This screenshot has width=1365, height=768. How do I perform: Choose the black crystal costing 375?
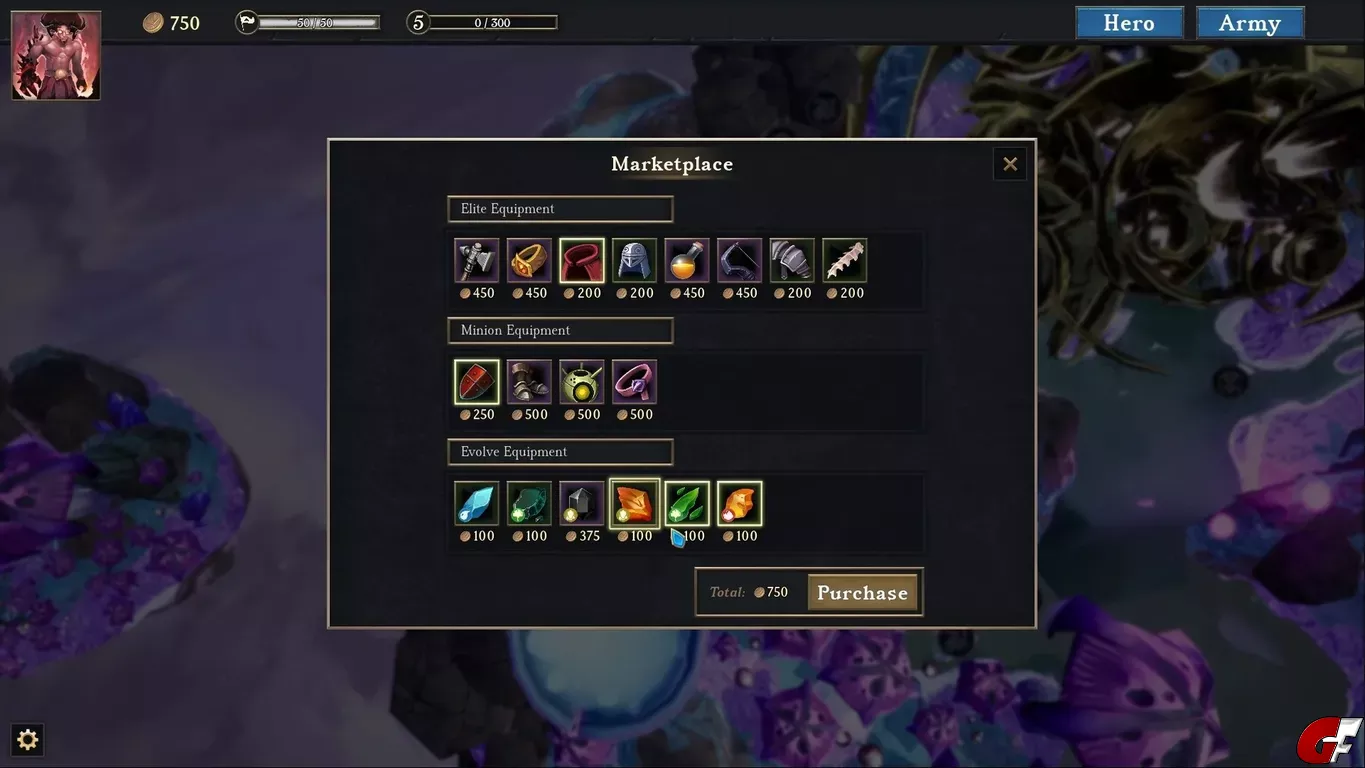tap(582, 503)
